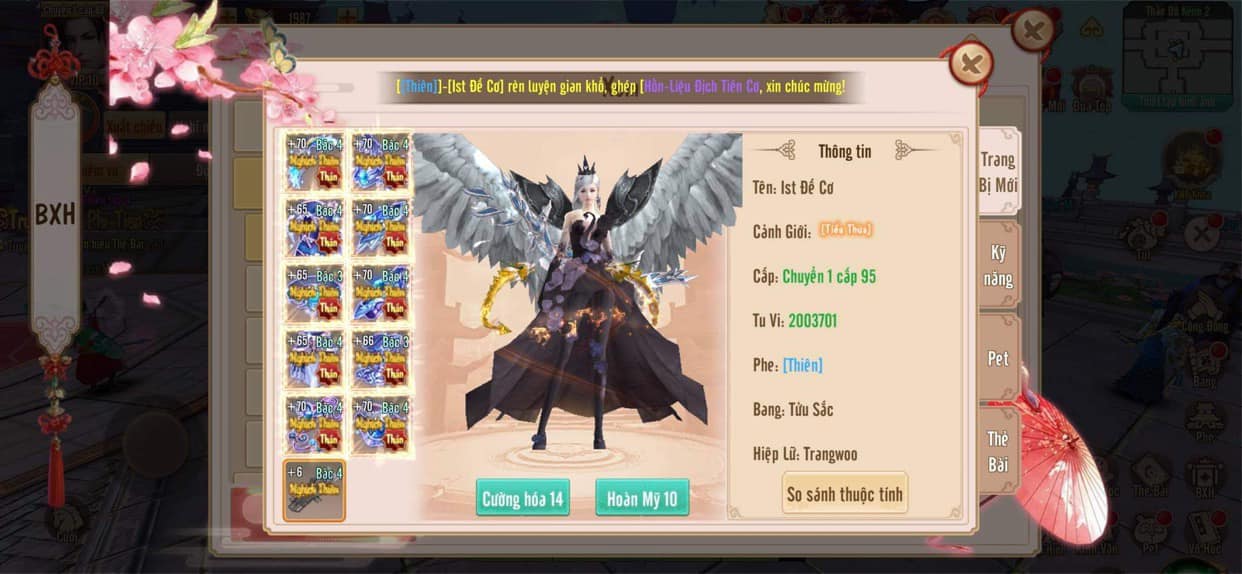Show the Pet tab
Image resolution: width=1242 pixels, height=574 pixels.
[x=997, y=358]
